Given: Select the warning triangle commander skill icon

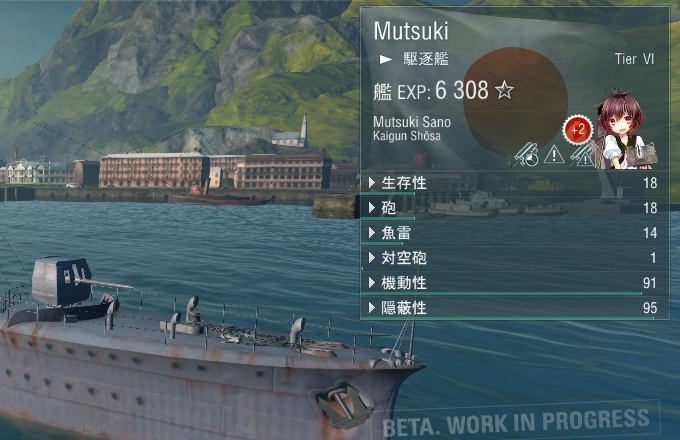Looking at the screenshot, I should point(553,155).
